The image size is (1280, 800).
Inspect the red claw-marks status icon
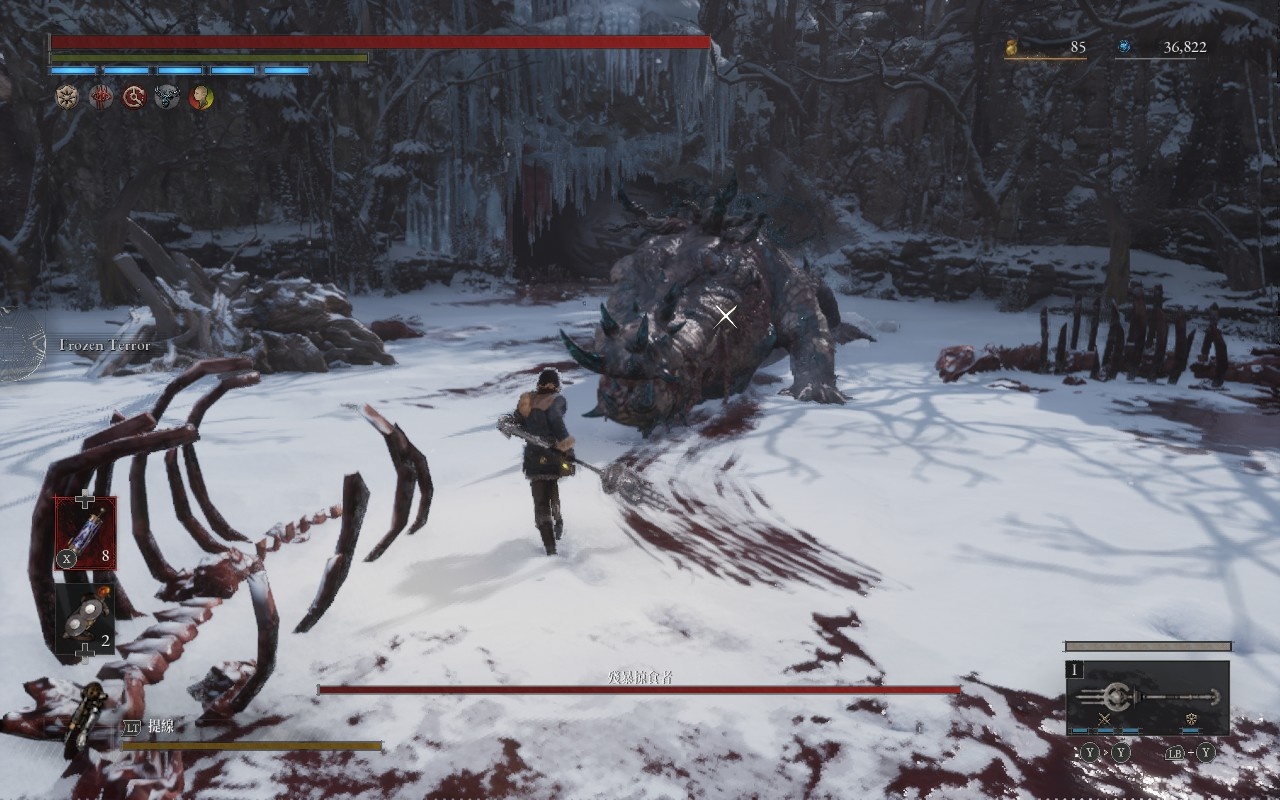[x=101, y=97]
